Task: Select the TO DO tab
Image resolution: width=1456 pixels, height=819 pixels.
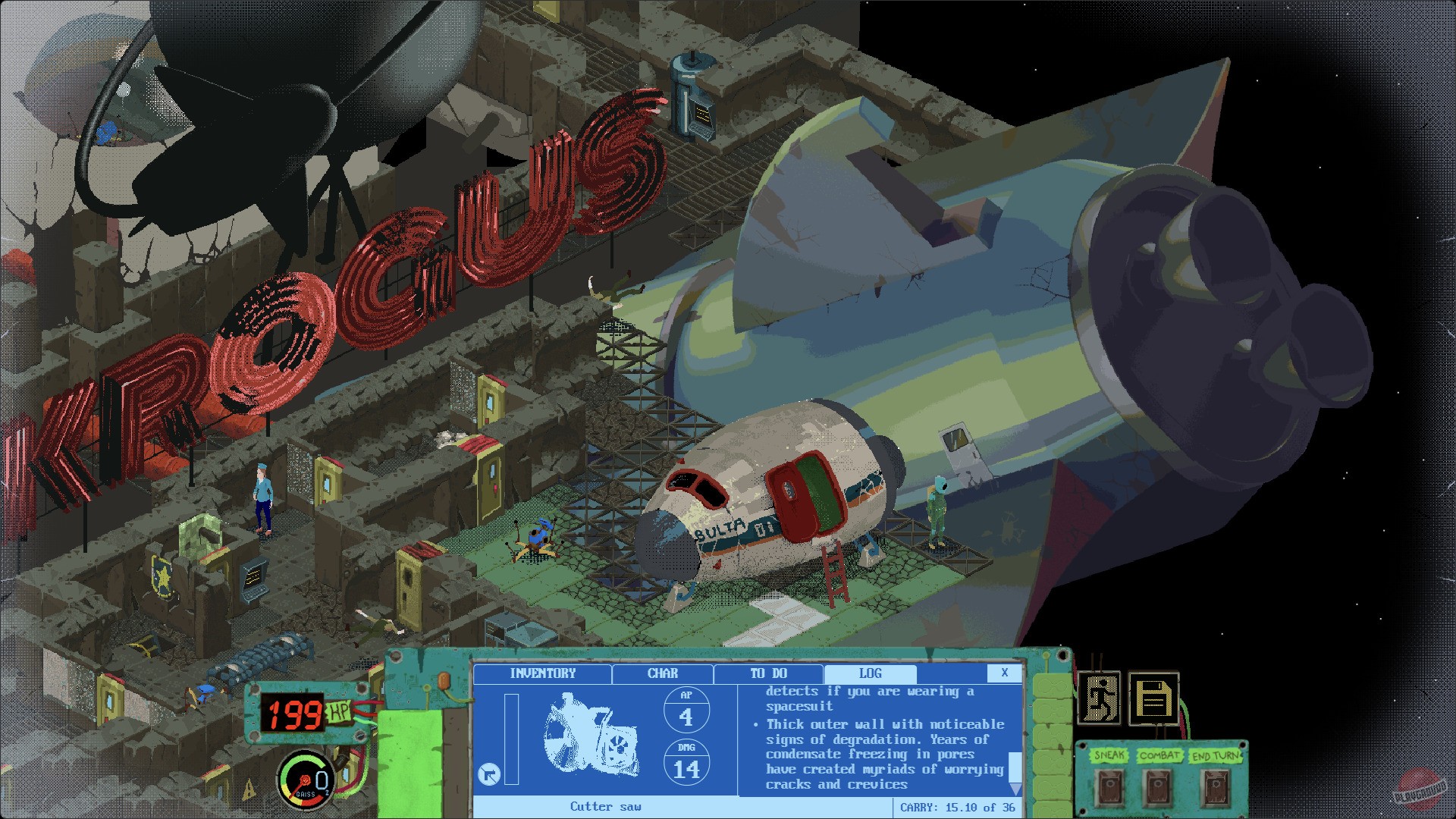Action: 767,673
